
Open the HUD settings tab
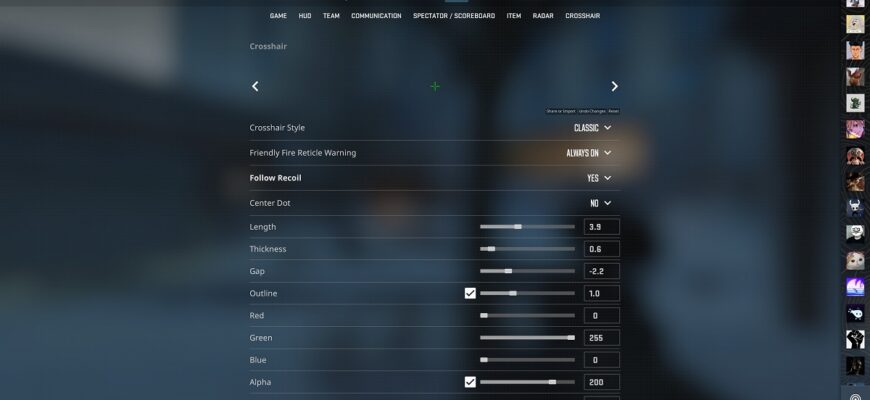(x=305, y=16)
